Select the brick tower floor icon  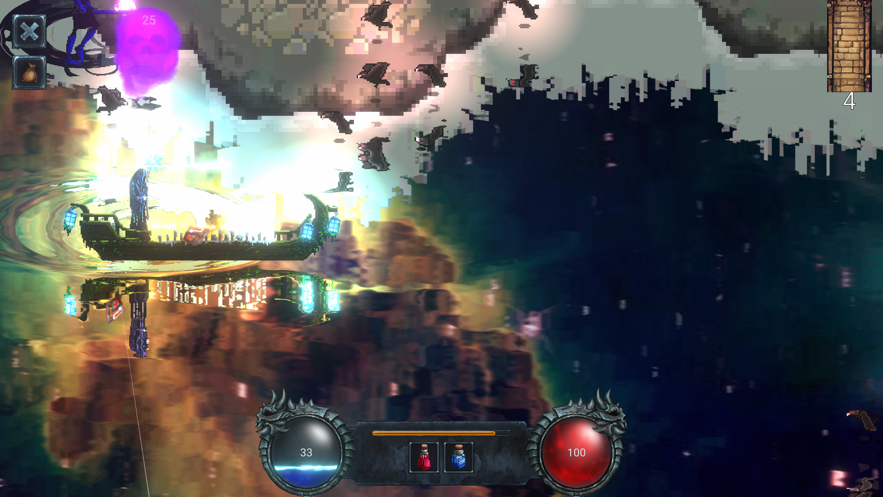point(848,45)
